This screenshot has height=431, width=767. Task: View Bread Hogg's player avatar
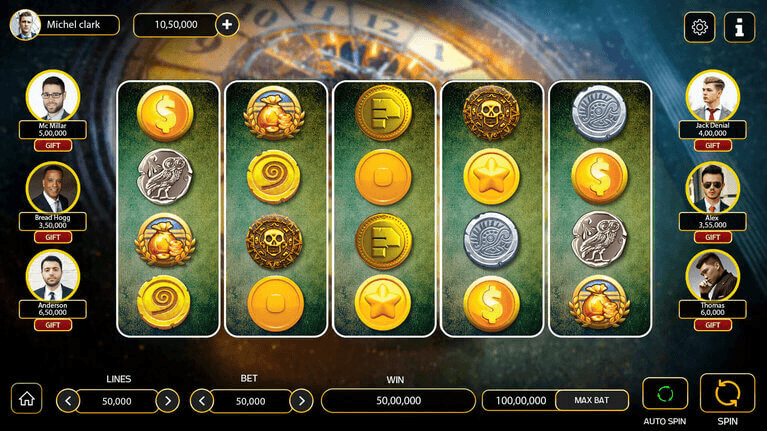click(x=53, y=188)
